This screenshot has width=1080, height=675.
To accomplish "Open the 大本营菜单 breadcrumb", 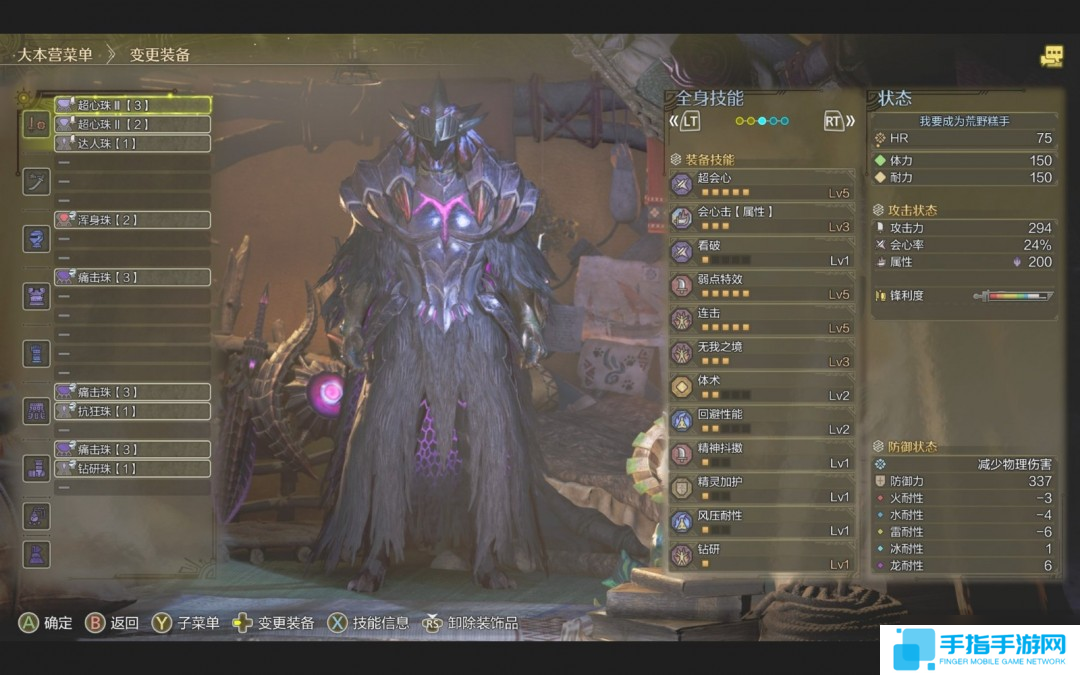I will (x=53, y=55).
